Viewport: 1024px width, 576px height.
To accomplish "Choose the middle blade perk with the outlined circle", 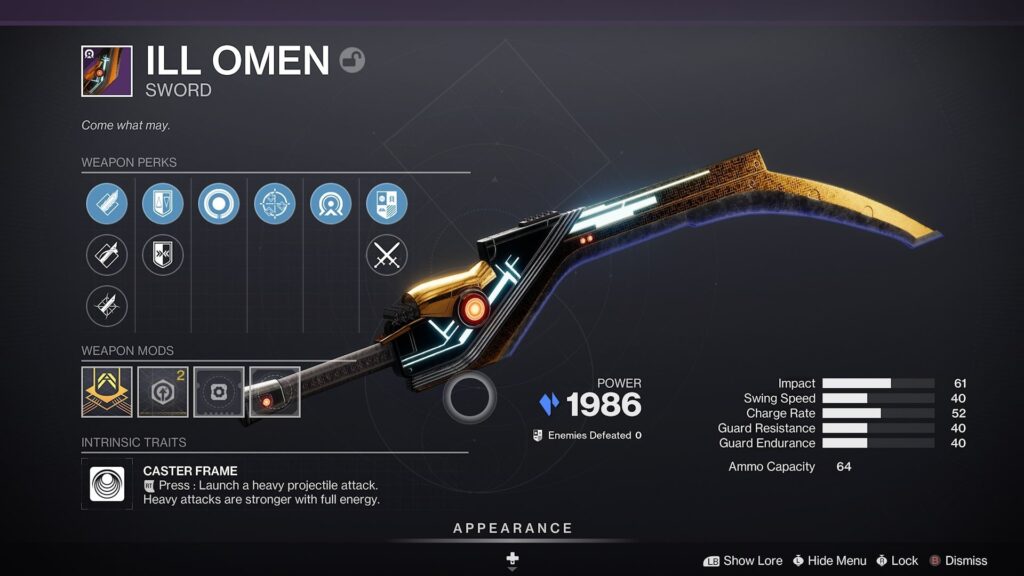I will click(x=106, y=255).
